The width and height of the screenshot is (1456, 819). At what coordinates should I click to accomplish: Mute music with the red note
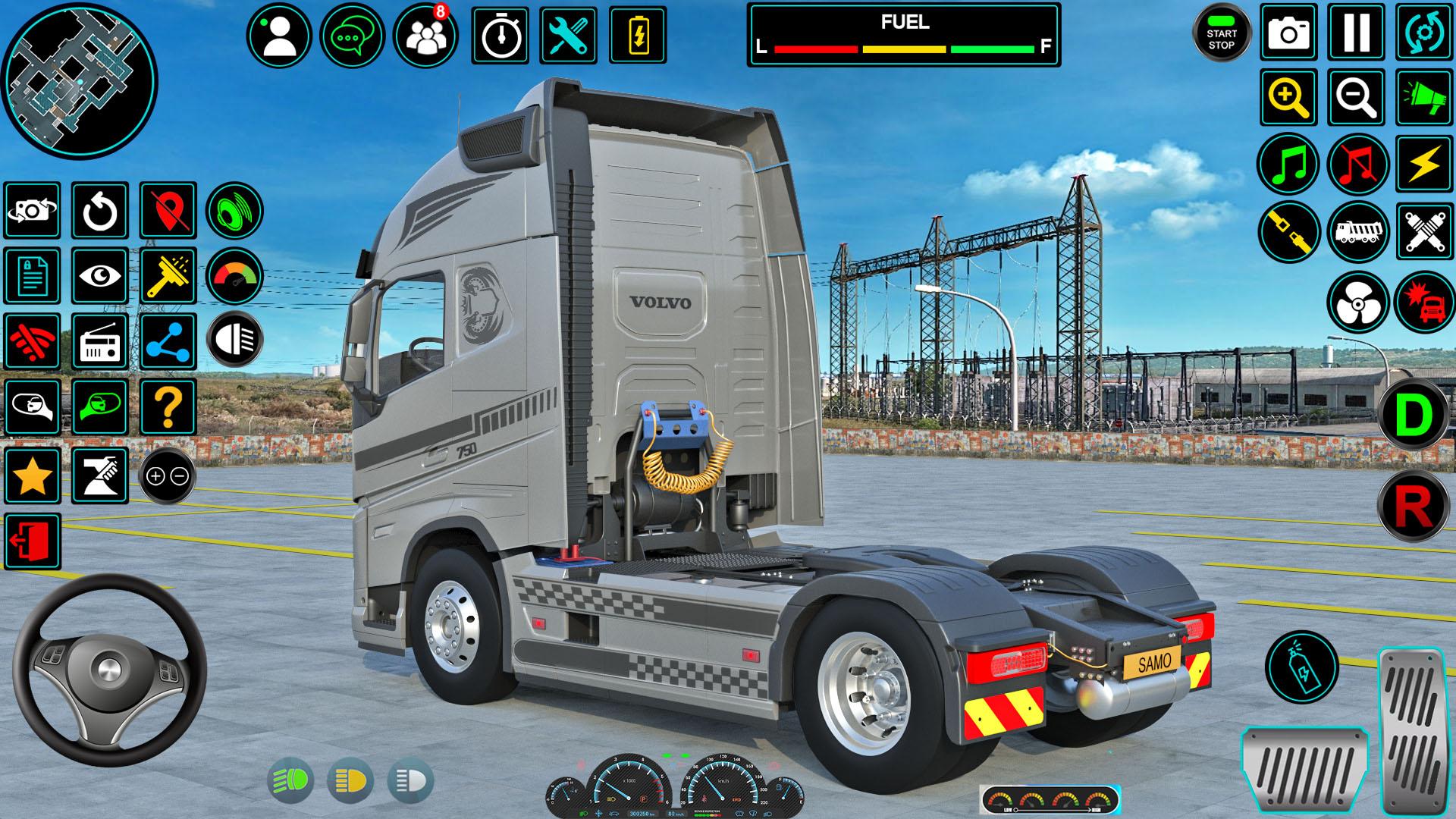(x=1356, y=165)
